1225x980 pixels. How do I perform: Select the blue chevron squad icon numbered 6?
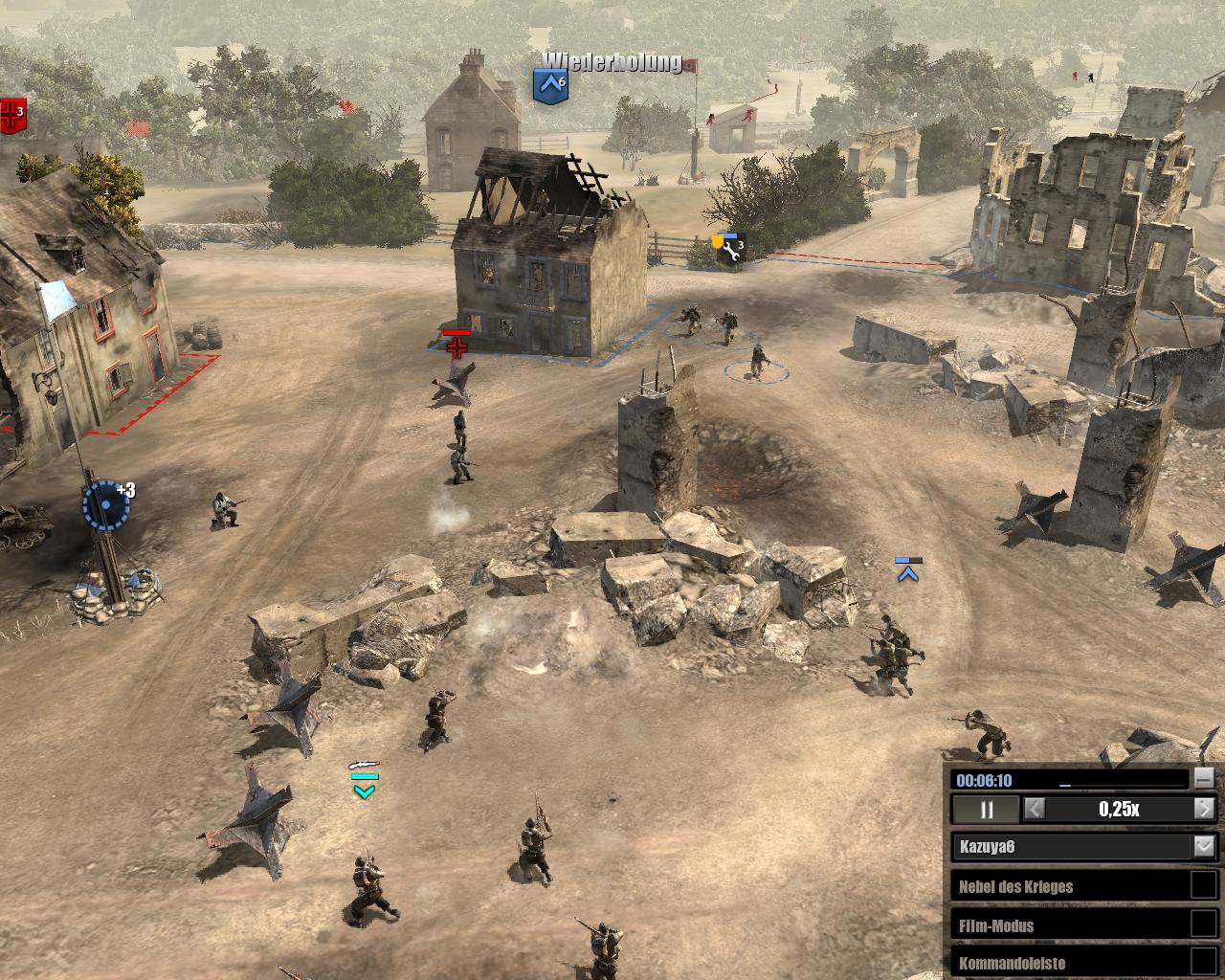point(550,85)
